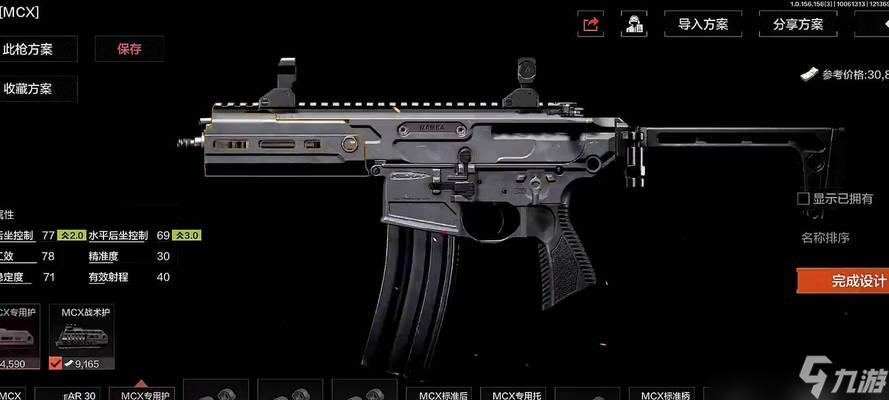Save the build with 保存
The width and height of the screenshot is (889, 400).
click(x=129, y=47)
